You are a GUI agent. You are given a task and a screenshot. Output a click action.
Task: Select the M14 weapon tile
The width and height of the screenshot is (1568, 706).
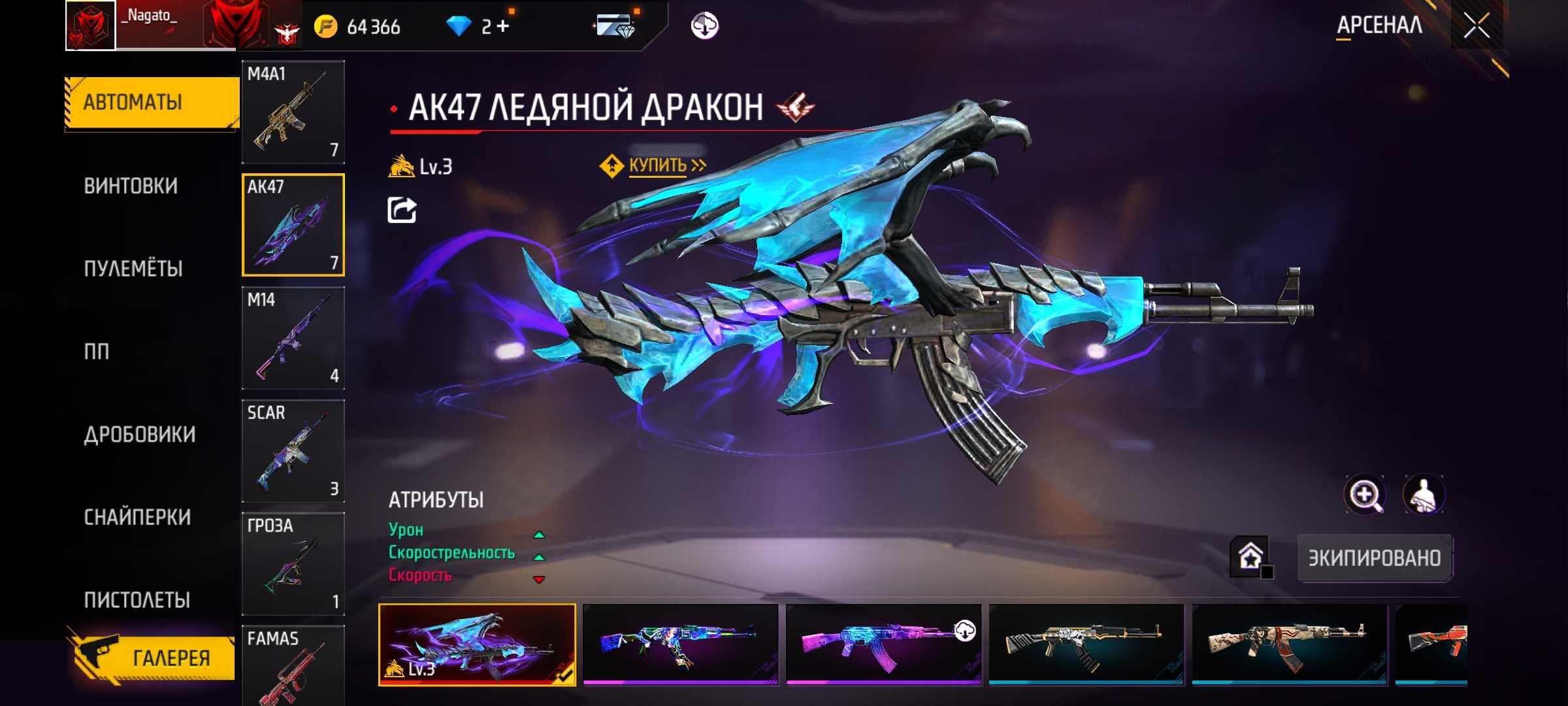coord(293,338)
